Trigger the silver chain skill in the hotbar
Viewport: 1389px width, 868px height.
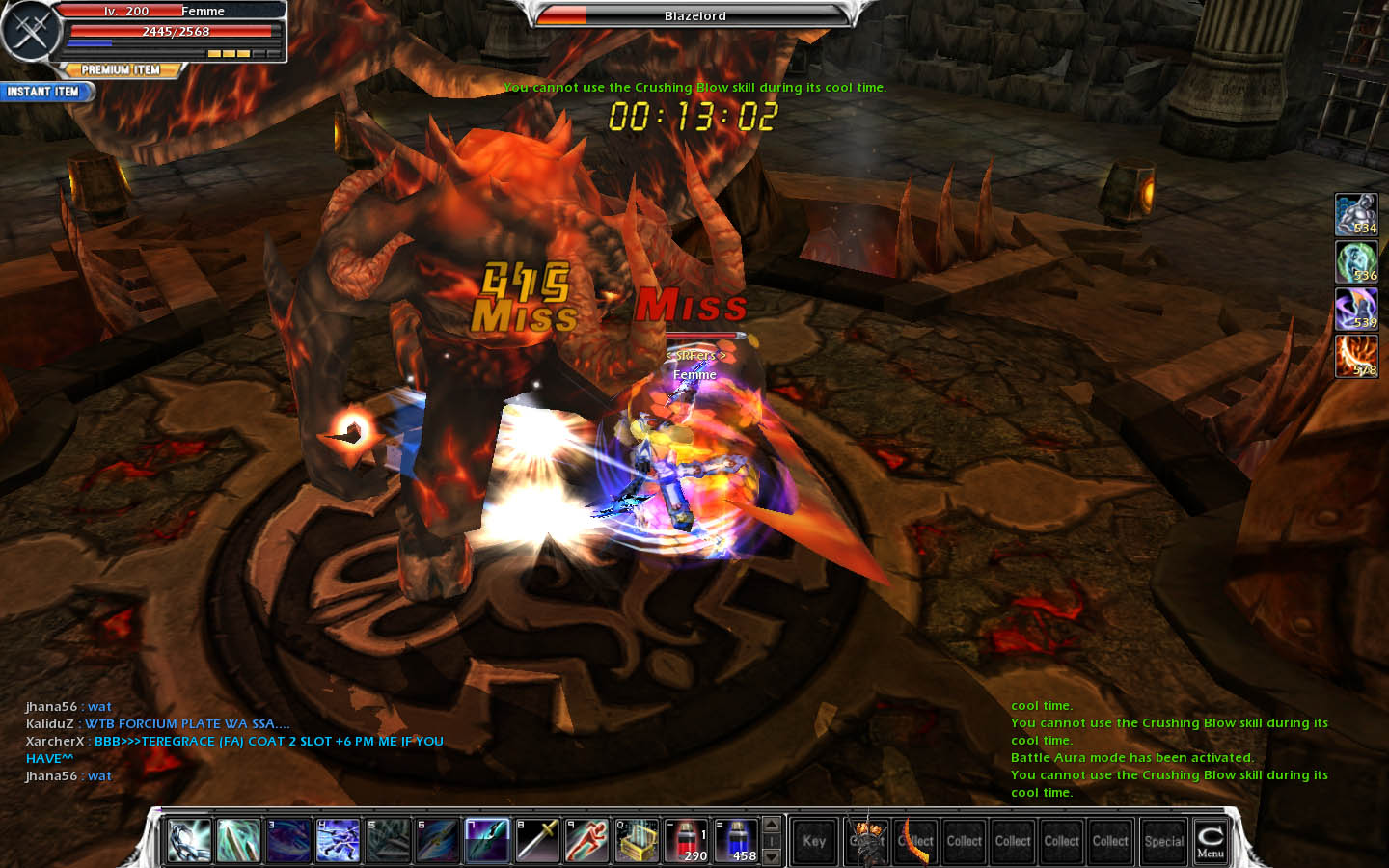coord(189,840)
